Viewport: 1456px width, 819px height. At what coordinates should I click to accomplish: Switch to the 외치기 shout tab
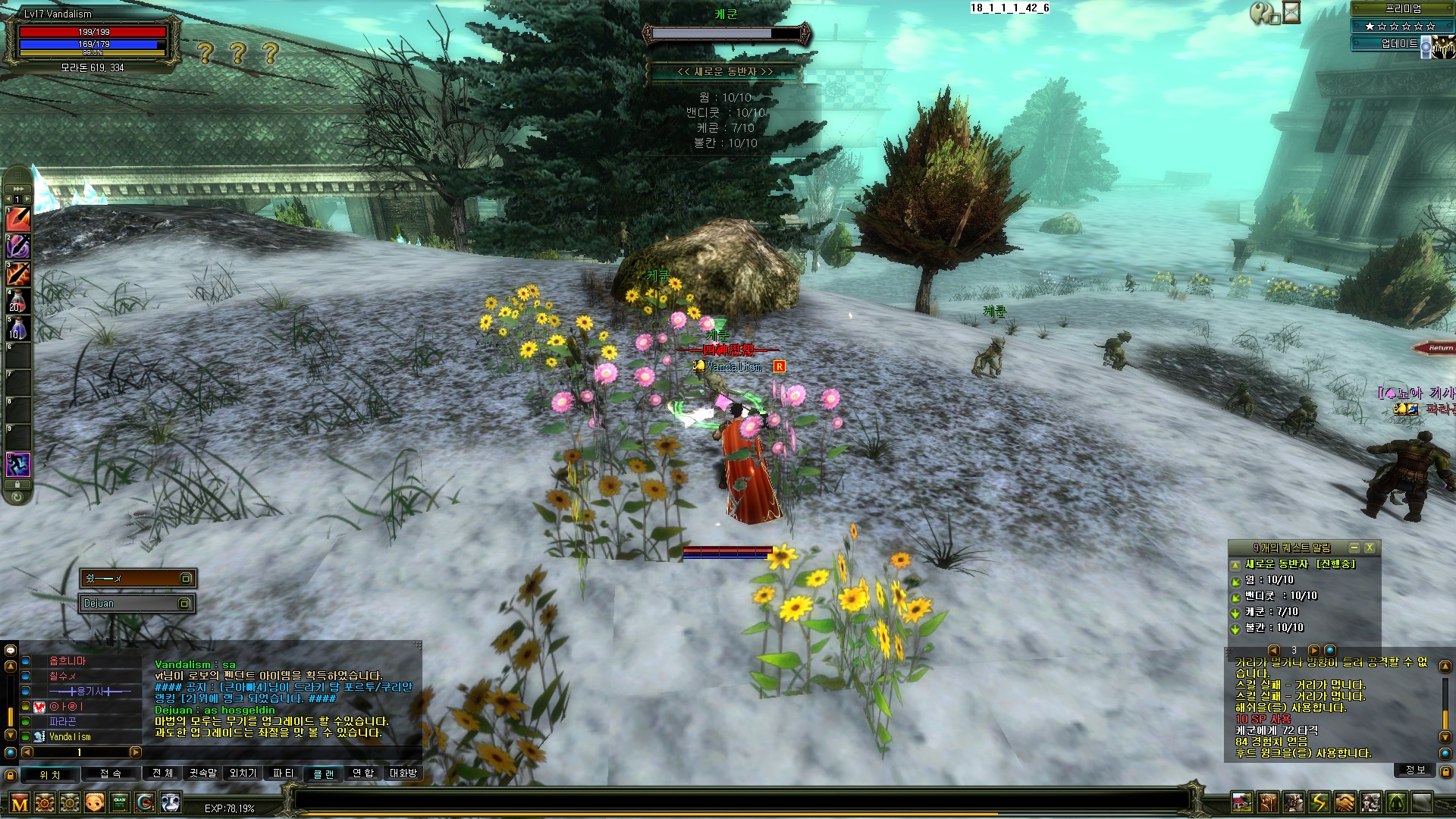(x=243, y=773)
